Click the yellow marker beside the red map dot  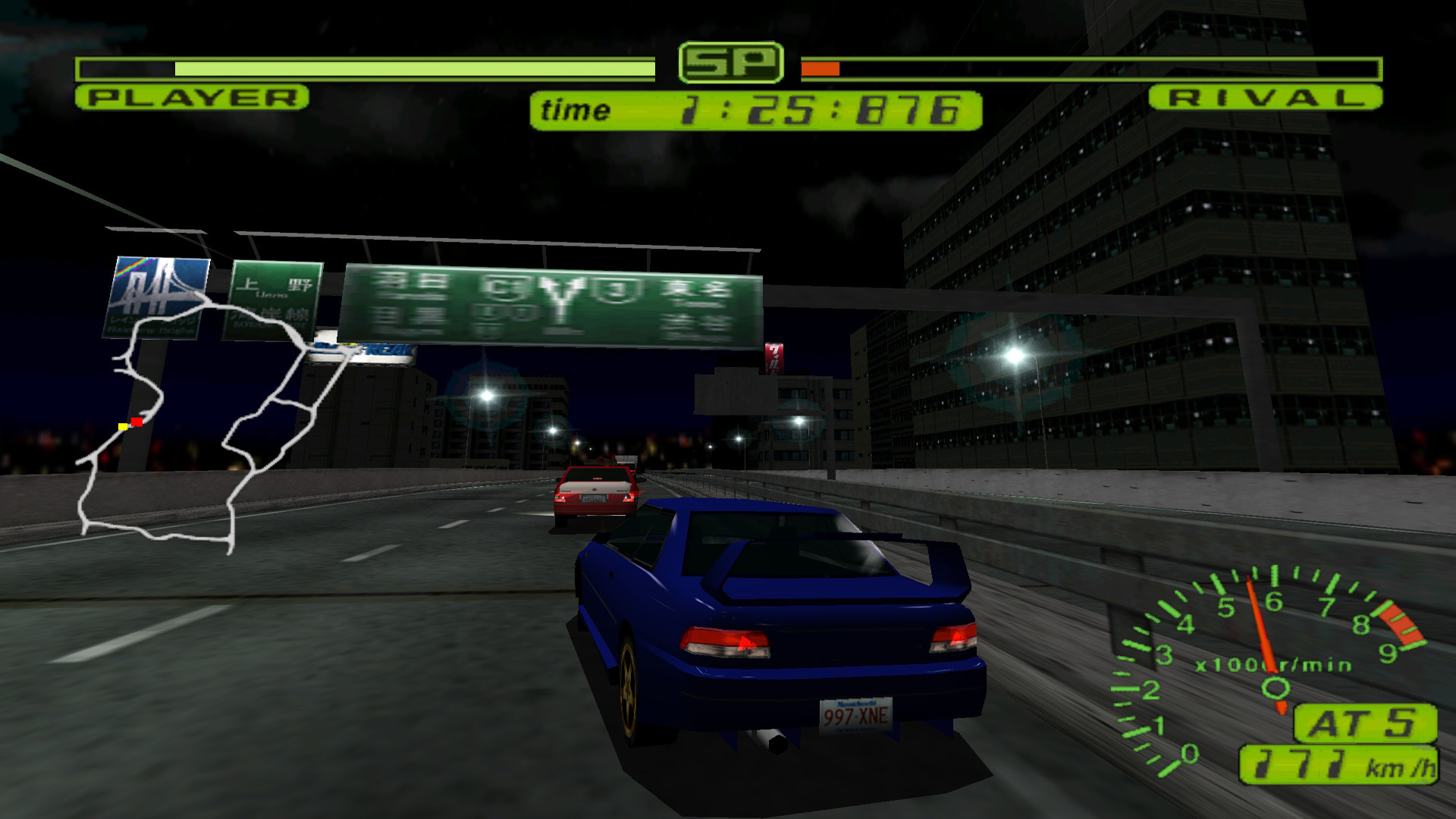(124, 426)
